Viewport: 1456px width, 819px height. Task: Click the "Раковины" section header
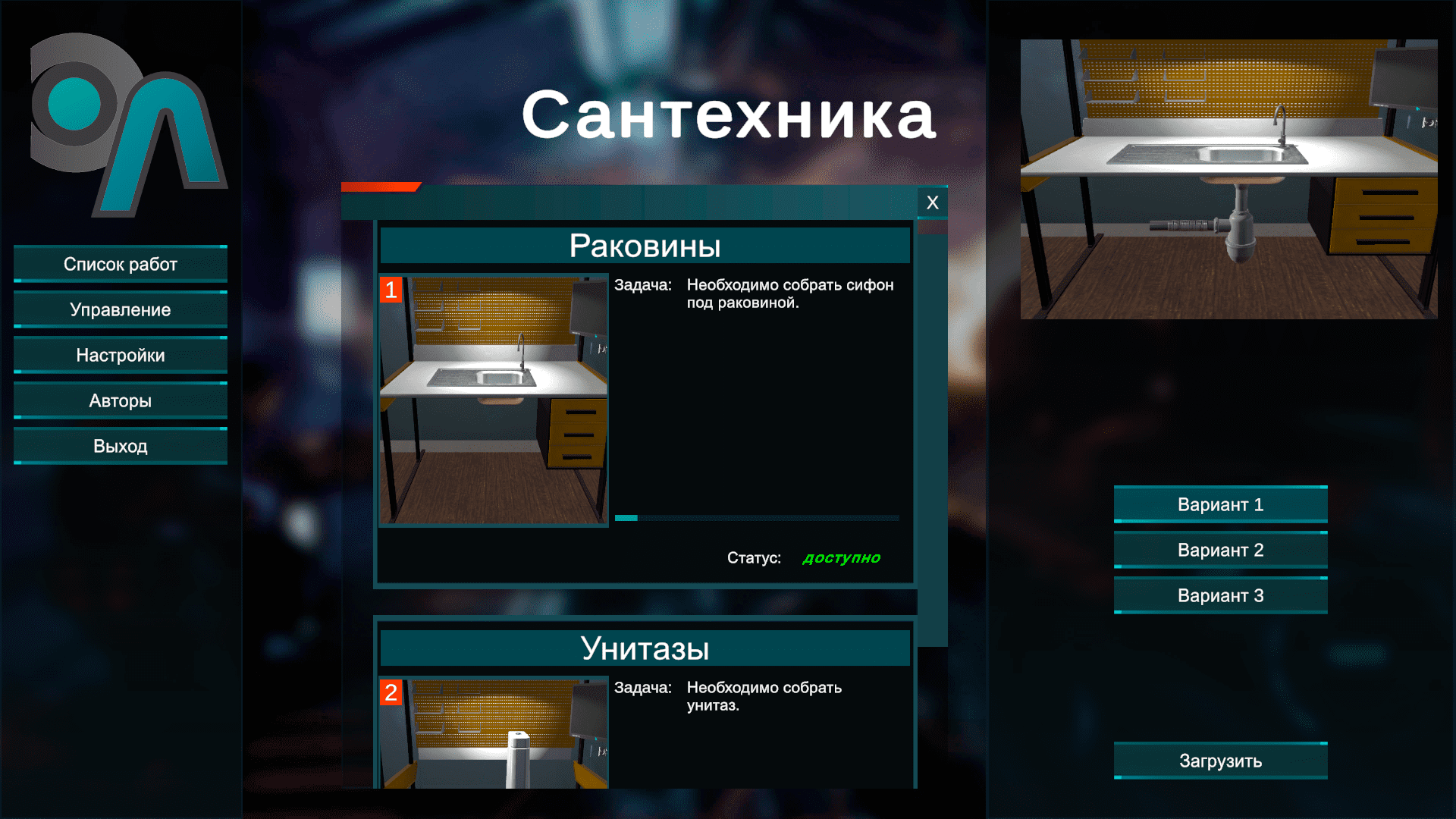coord(645,245)
